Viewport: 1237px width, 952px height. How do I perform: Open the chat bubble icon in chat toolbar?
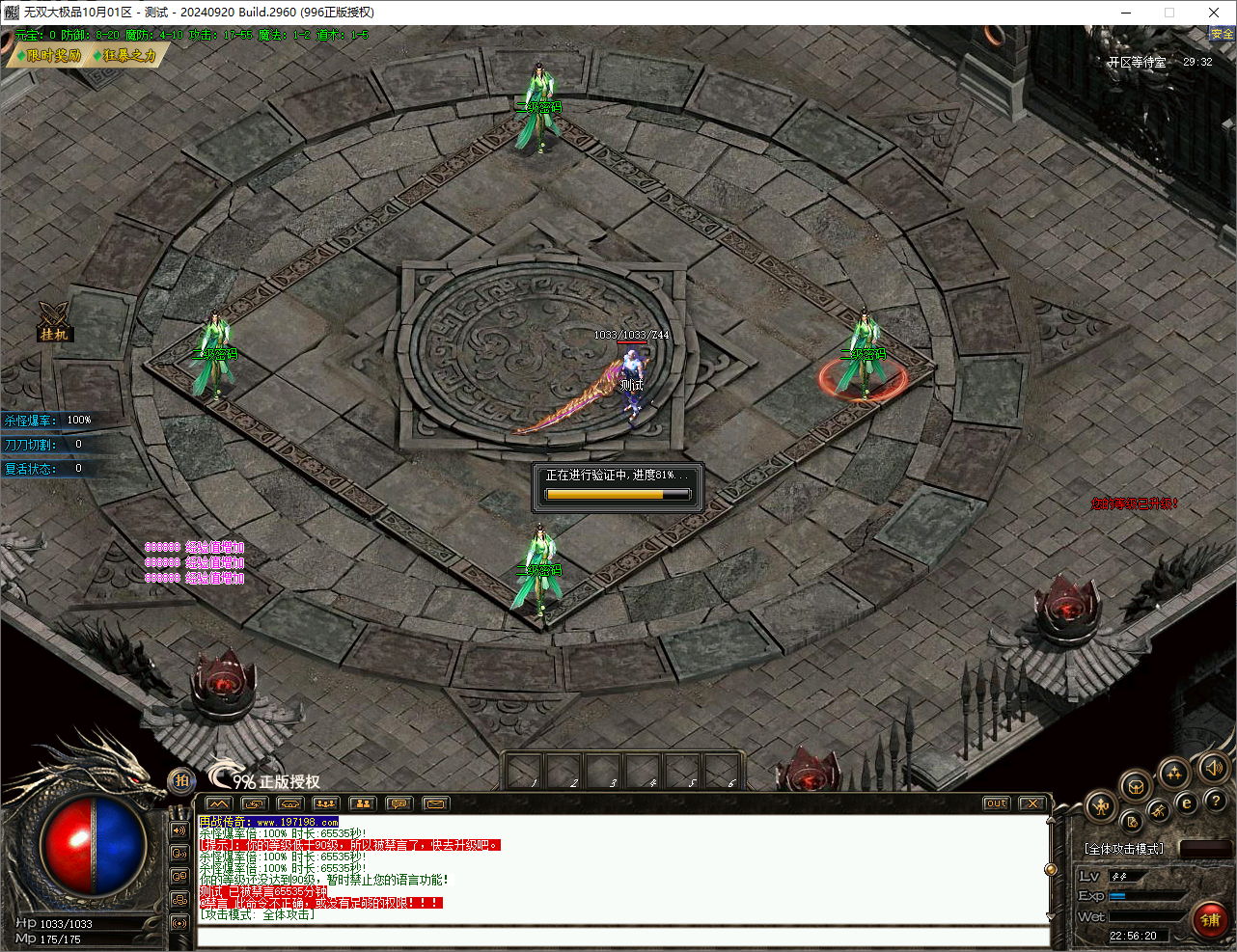[x=399, y=802]
